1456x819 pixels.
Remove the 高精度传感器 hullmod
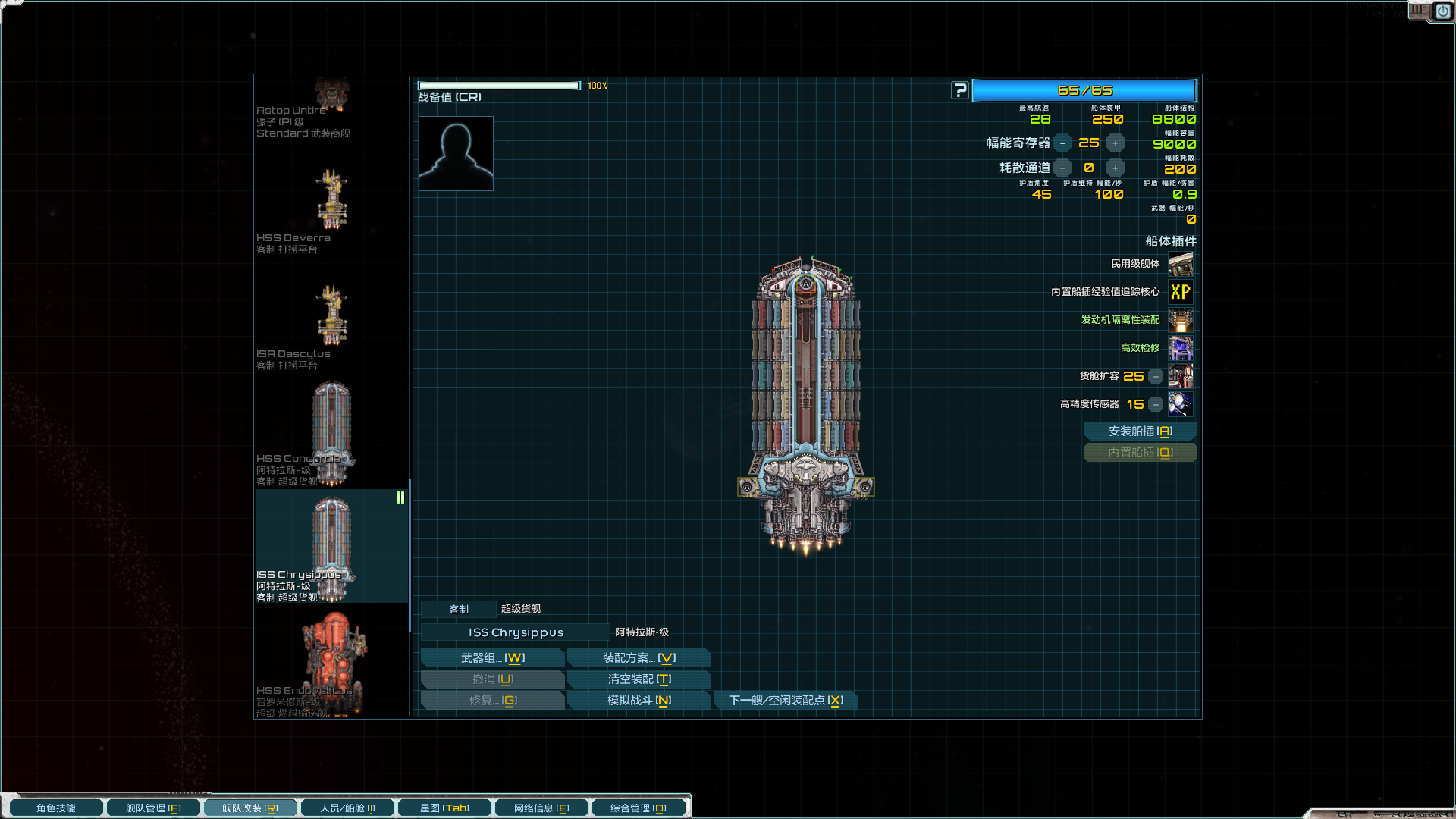(x=1156, y=405)
